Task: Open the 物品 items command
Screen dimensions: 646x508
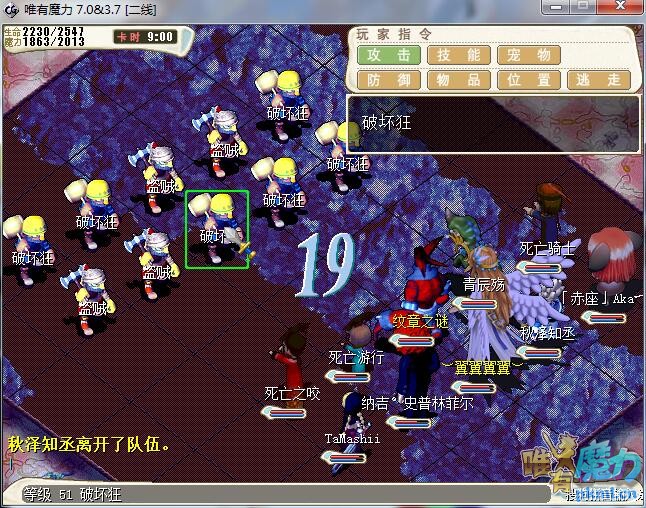Action: point(459,80)
